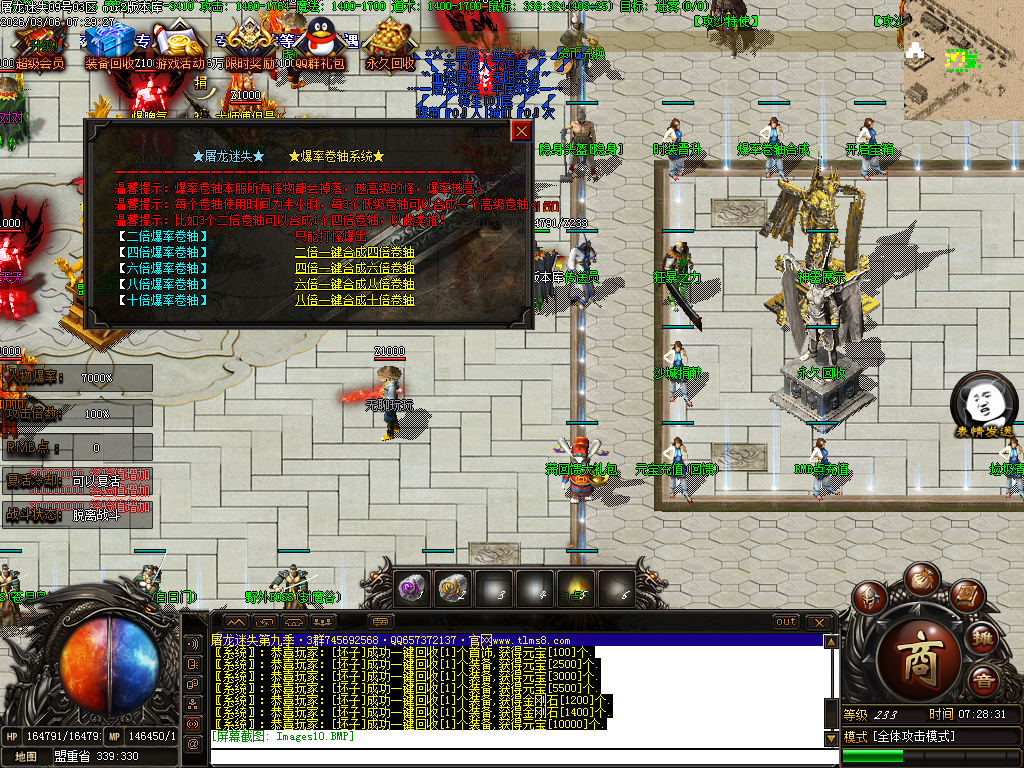Show the 游戏活动 events menu
This screenshot has height=768, width=1024.
coord(178,41)
